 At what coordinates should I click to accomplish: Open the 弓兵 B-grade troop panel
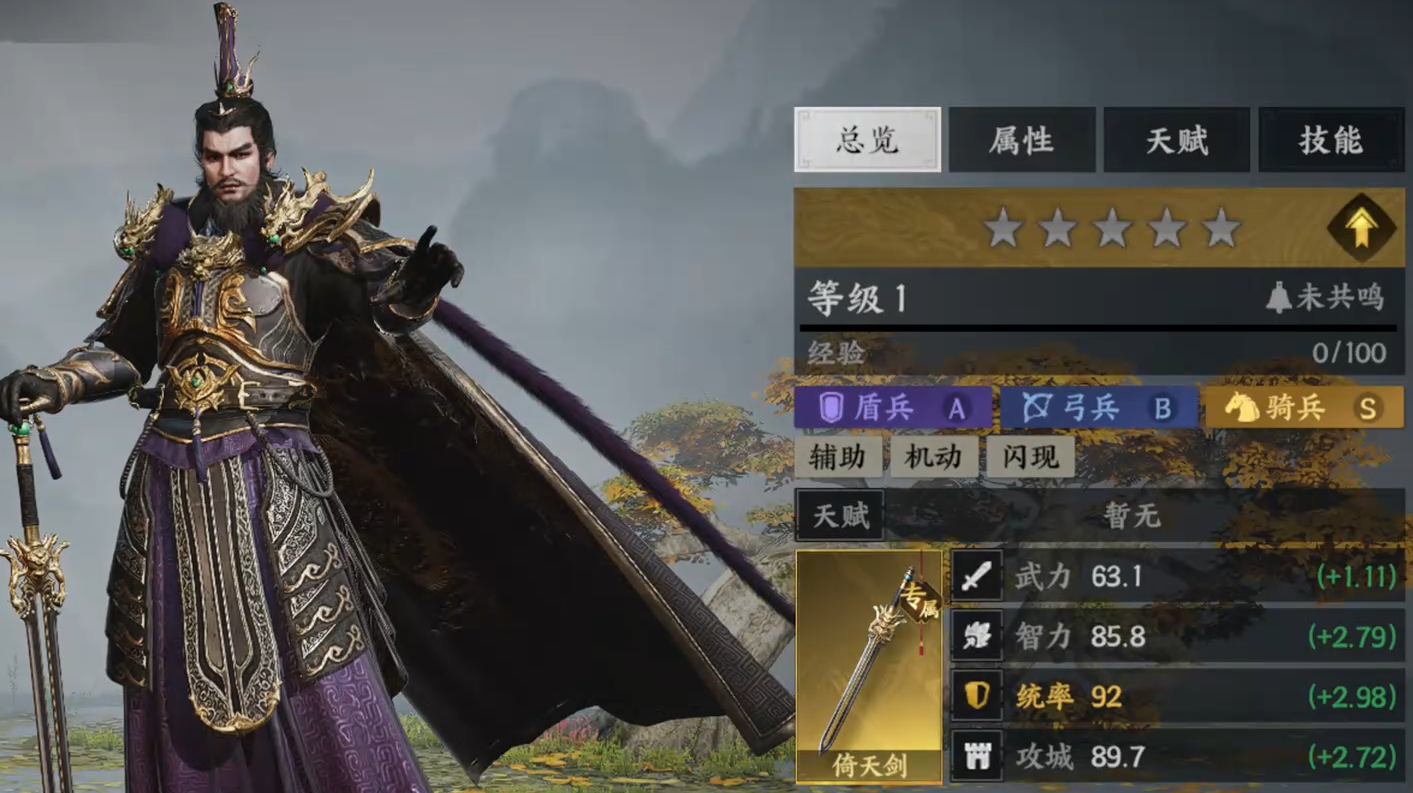coord(1097,408)
